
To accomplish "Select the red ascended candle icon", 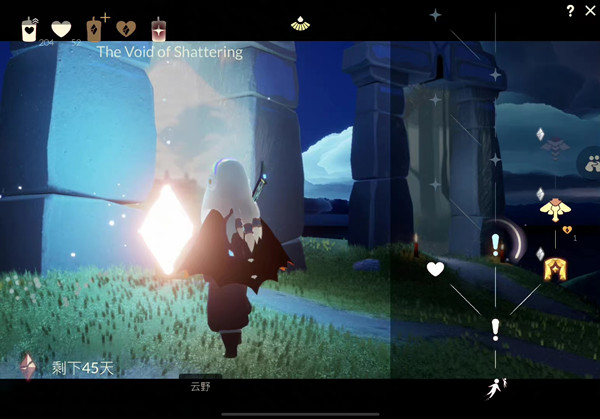I will pos(158,29).
